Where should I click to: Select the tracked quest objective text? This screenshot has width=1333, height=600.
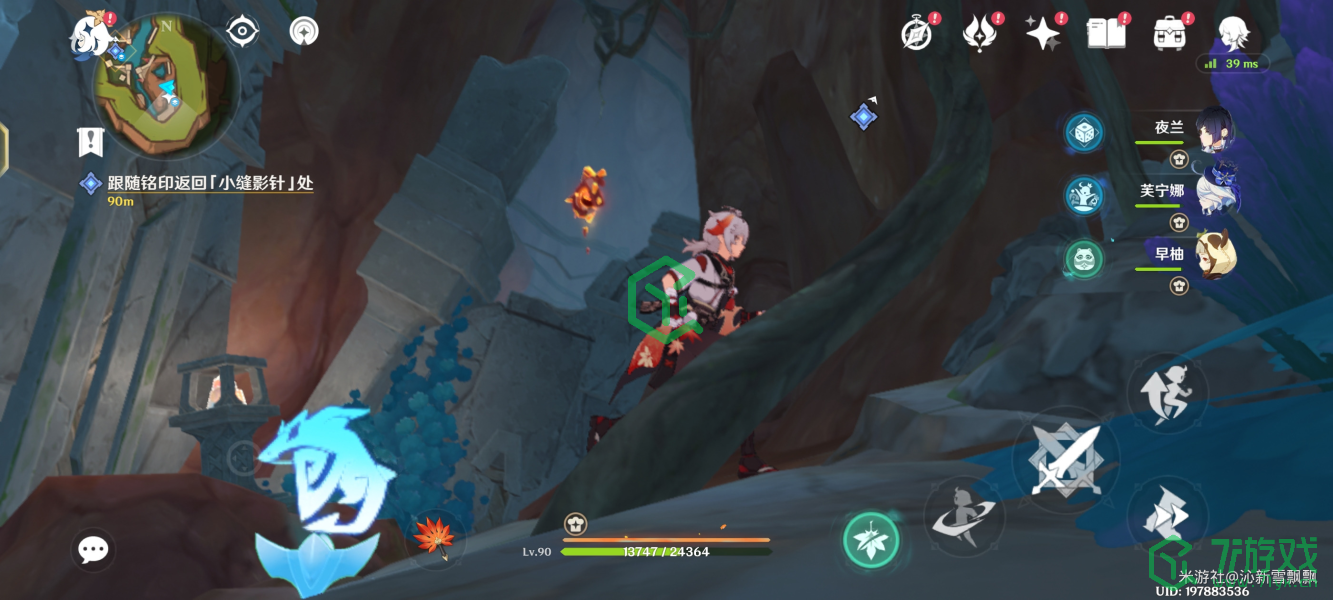coord(210,183)
